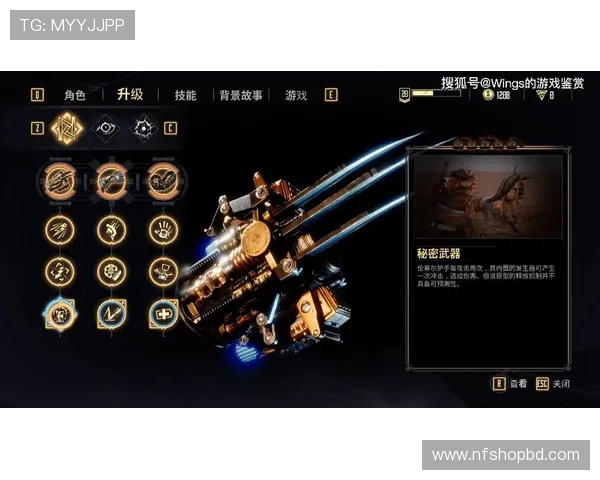Viewport: 600px width, 480px height.
Task: Open the 技能 tab
Action: 185,95
